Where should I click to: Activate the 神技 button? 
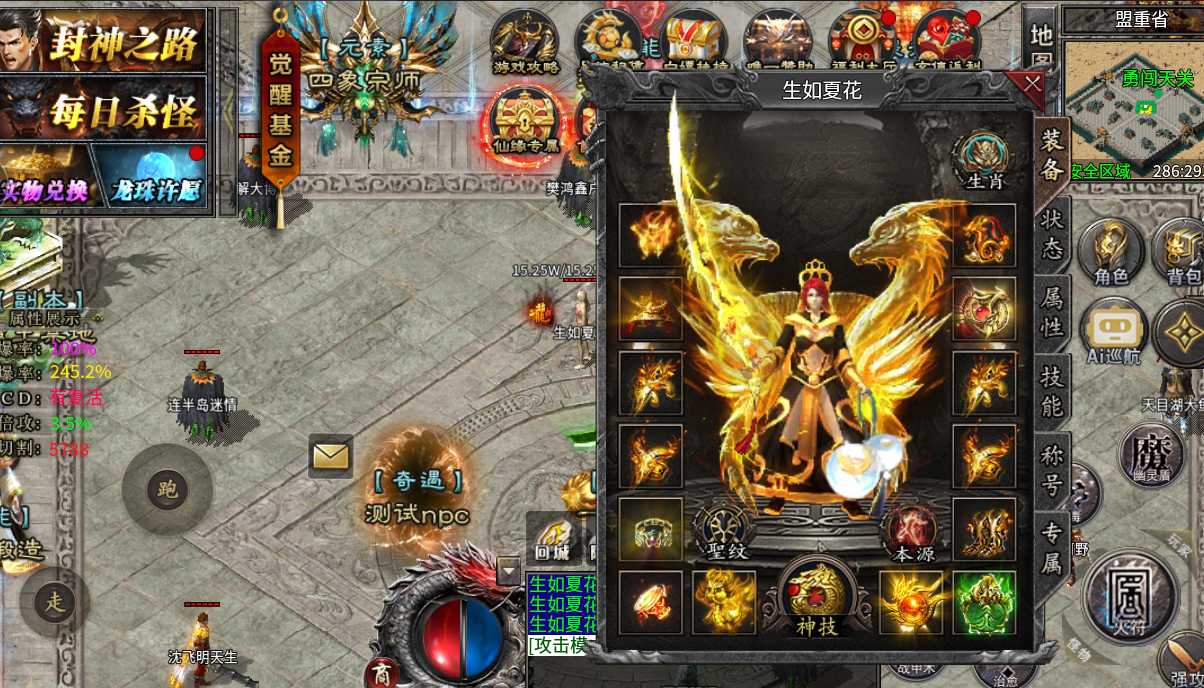[x=816, y=597]
